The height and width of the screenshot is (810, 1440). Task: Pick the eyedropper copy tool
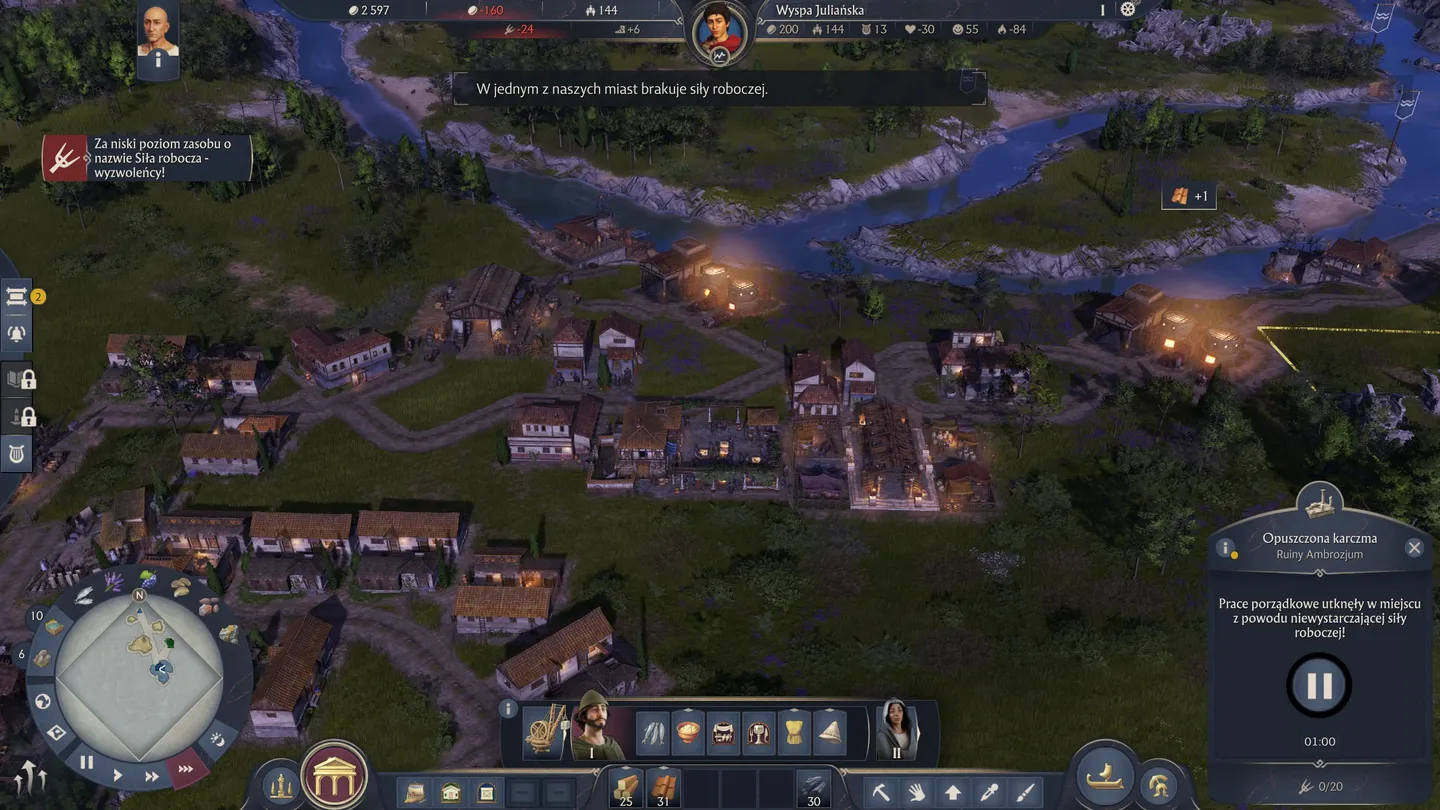[x=989, y=792]
